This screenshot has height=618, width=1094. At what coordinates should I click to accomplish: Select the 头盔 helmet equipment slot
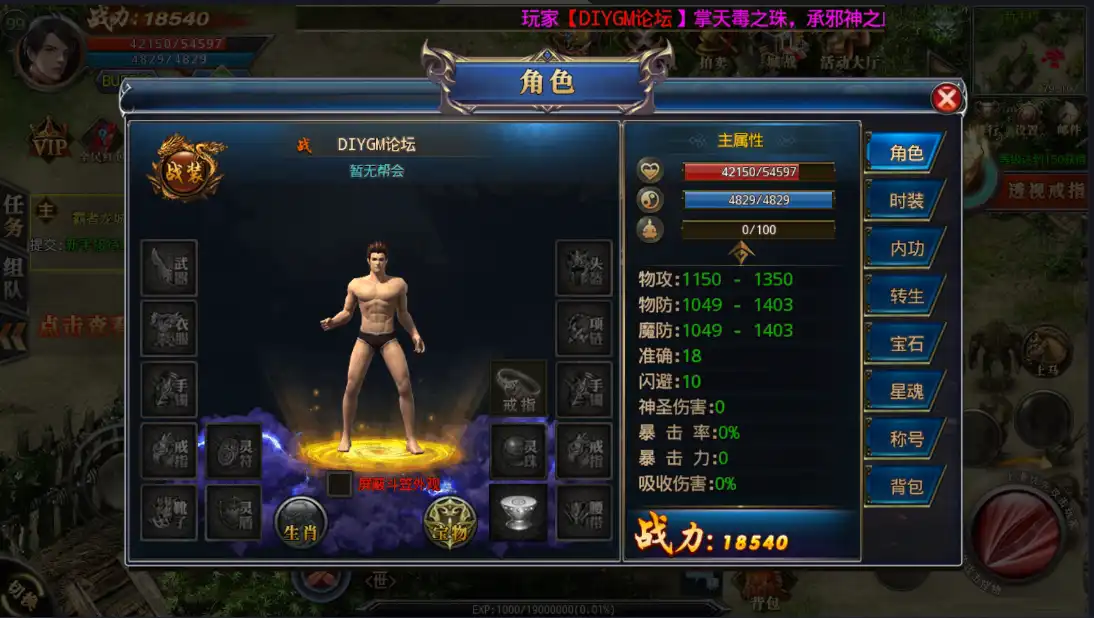pos(584,267)
